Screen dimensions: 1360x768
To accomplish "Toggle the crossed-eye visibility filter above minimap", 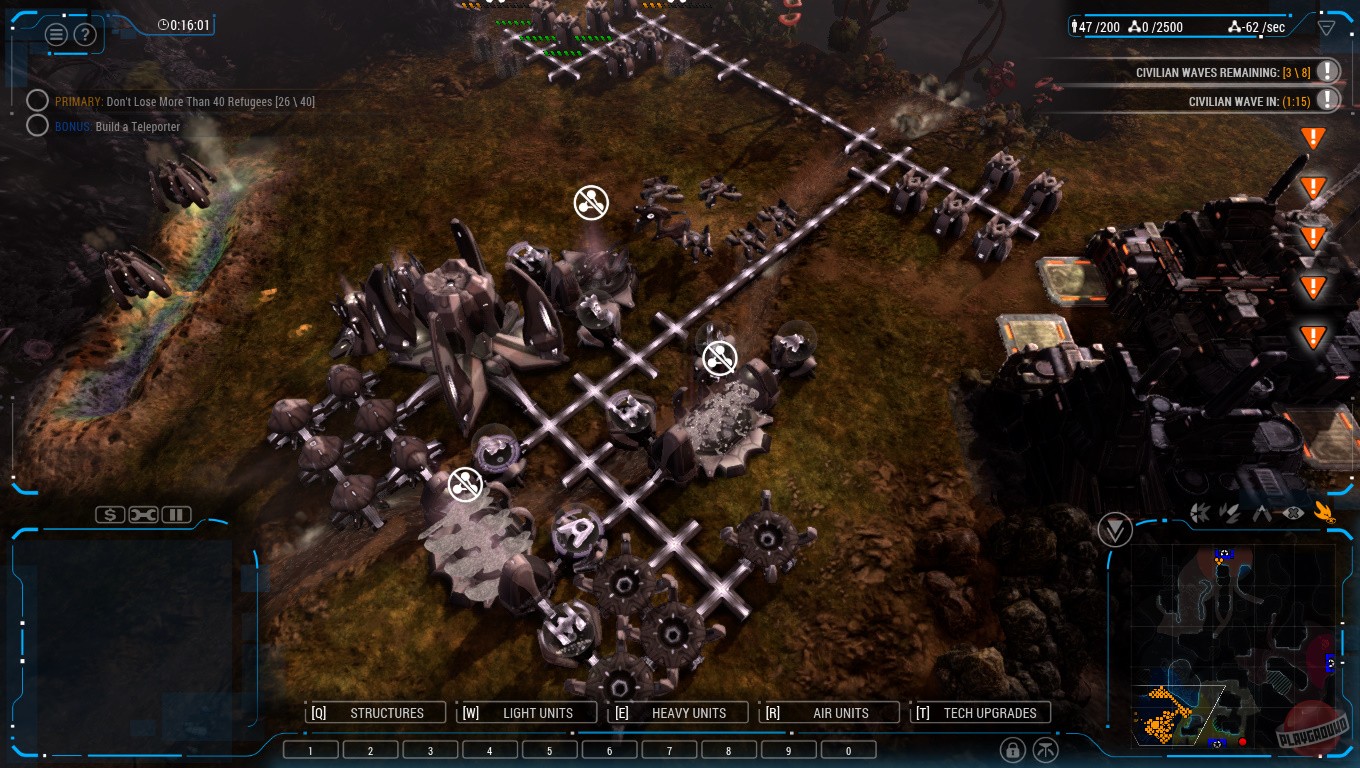I will 1293,512.
